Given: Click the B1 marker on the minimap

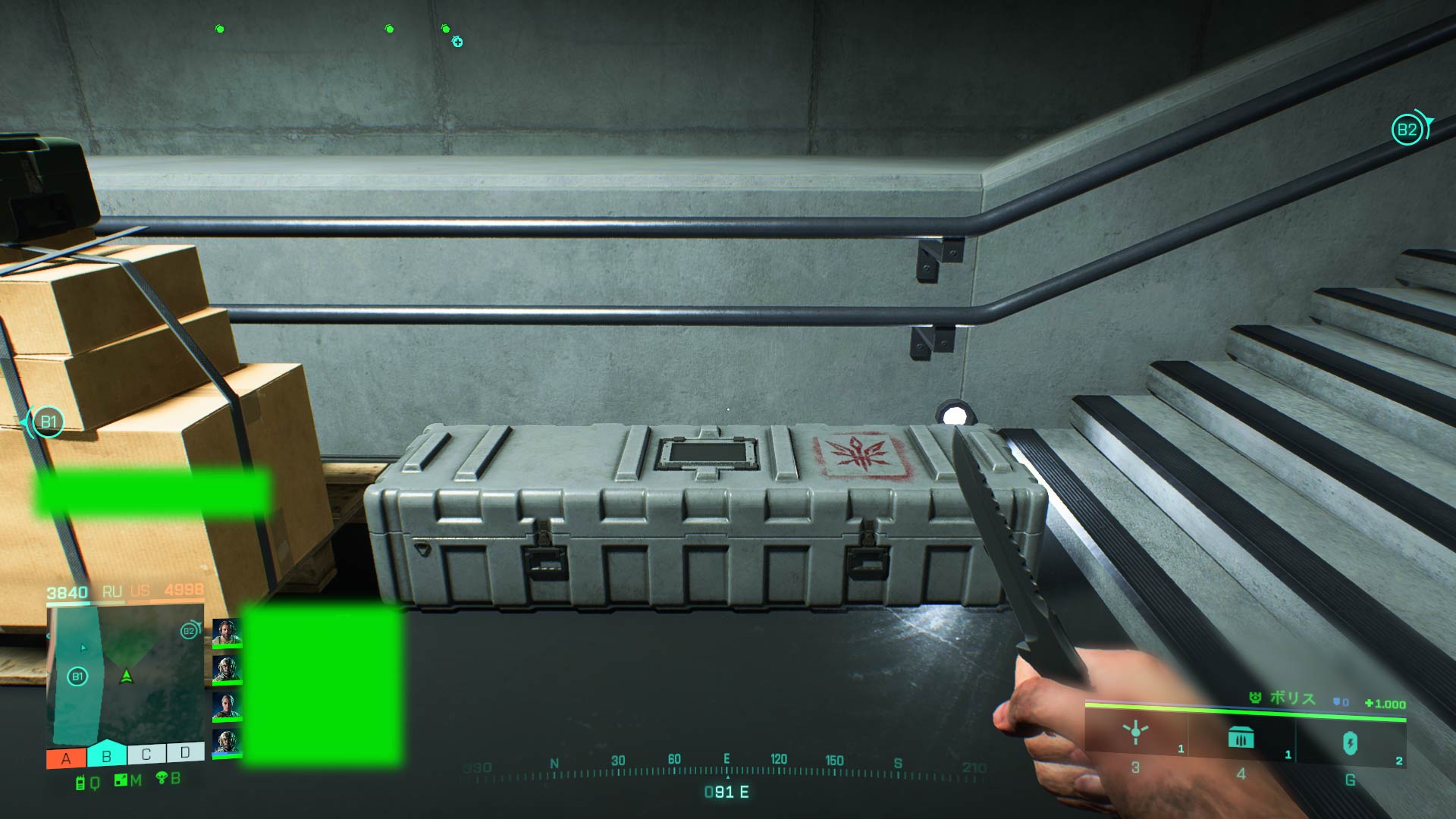Looking at the screenshot, I should [x=77, y=676].
